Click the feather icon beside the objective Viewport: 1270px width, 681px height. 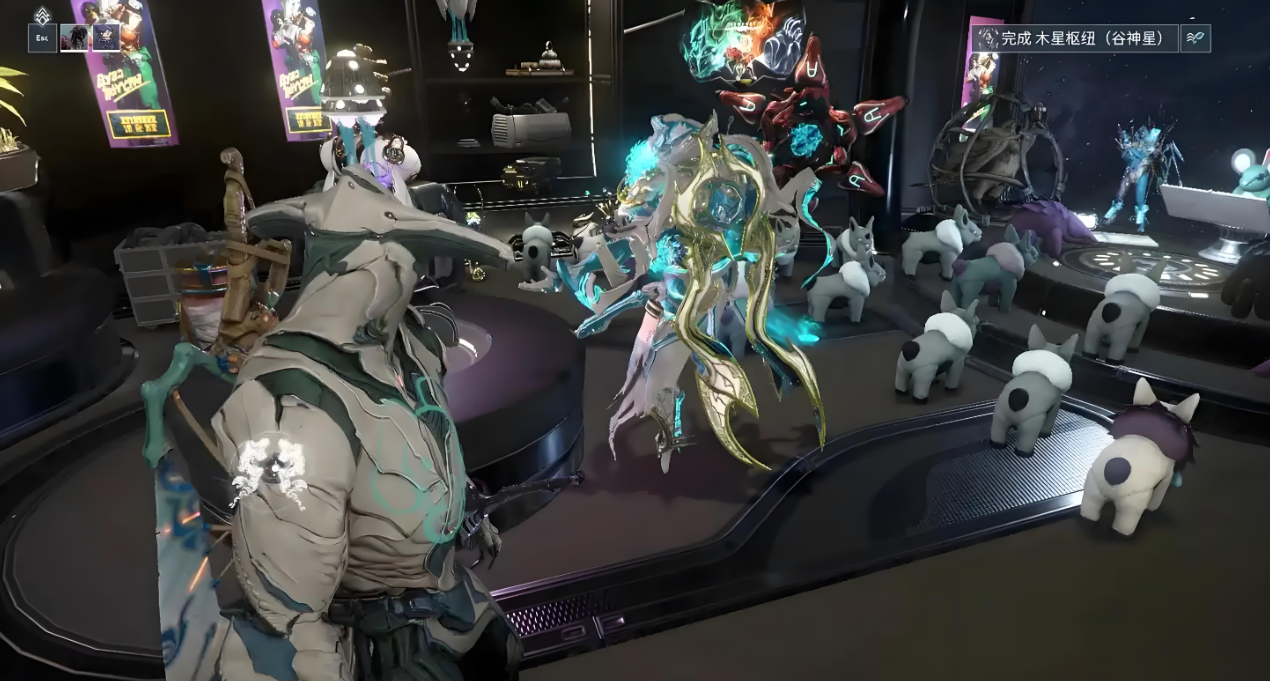(1195, 38)
